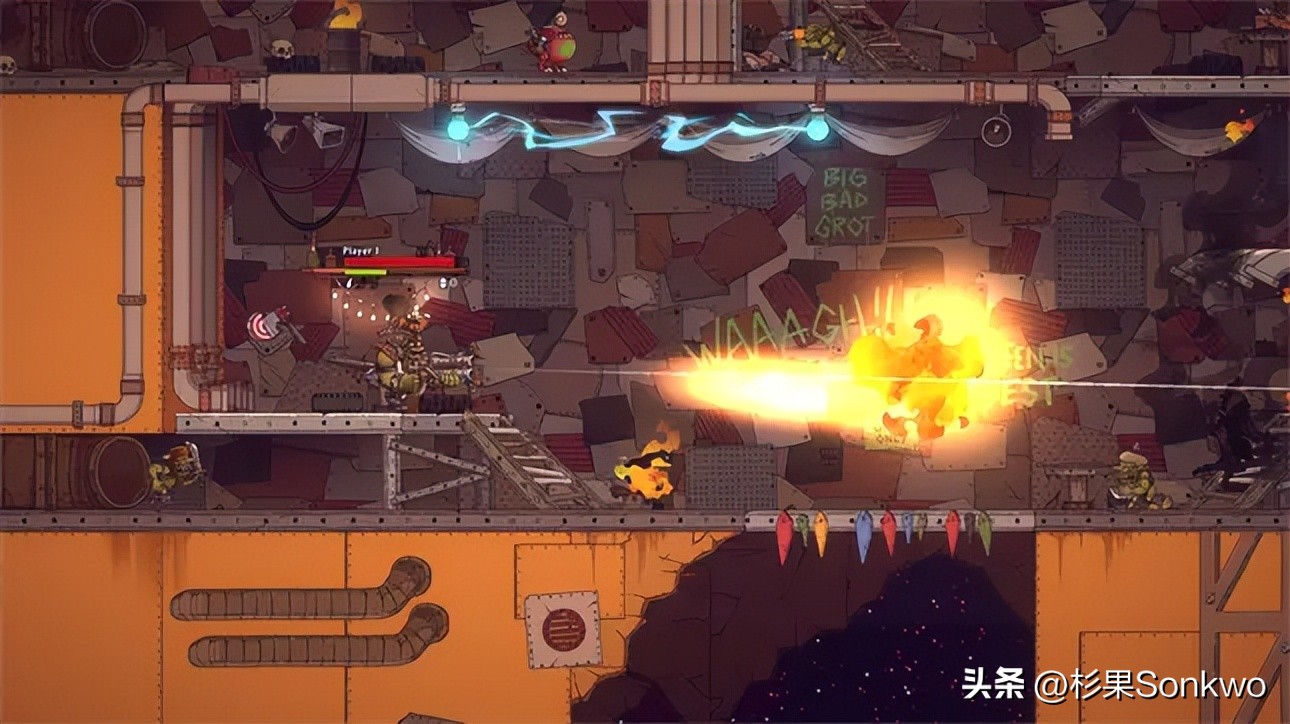Screen dimensions: 1290x724
Task: Open the hatch with the red circular sign below
Action: click(x=563, y=628)
